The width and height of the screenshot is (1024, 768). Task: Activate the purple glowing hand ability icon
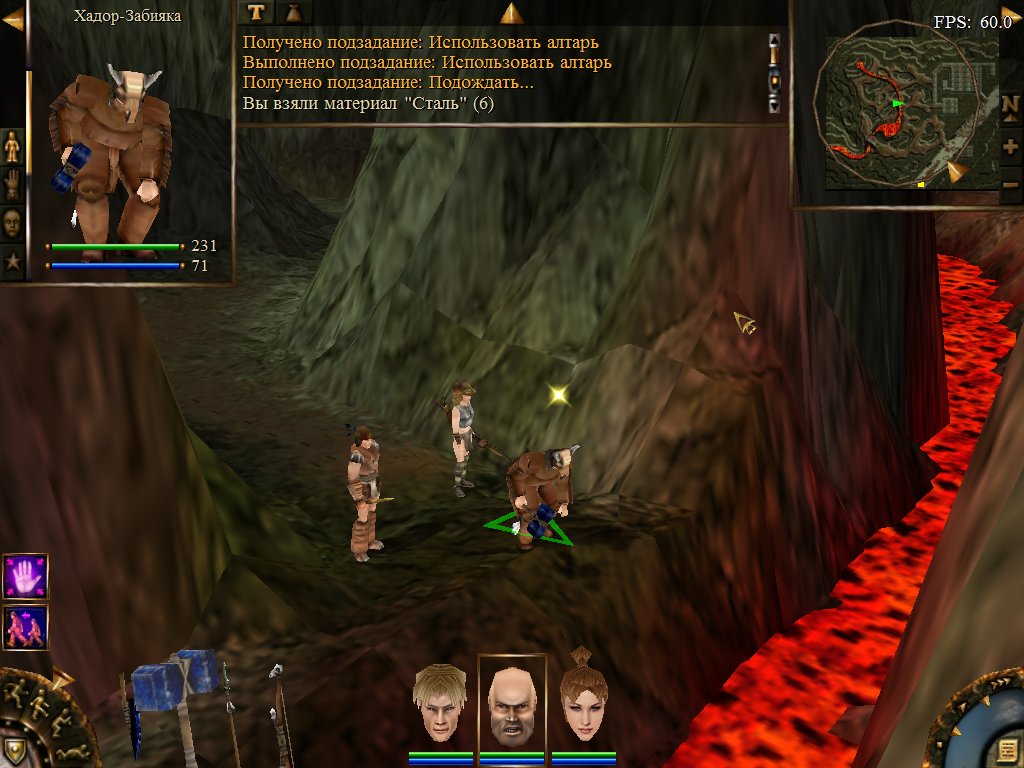[x=25, y=577]
